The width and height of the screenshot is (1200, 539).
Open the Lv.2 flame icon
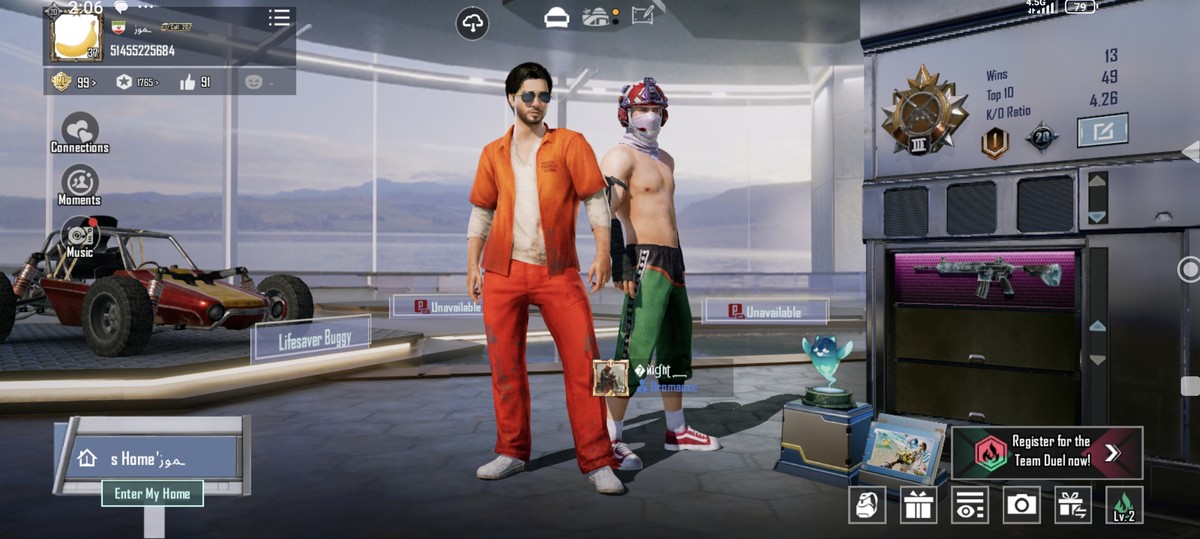point(1124,505)
